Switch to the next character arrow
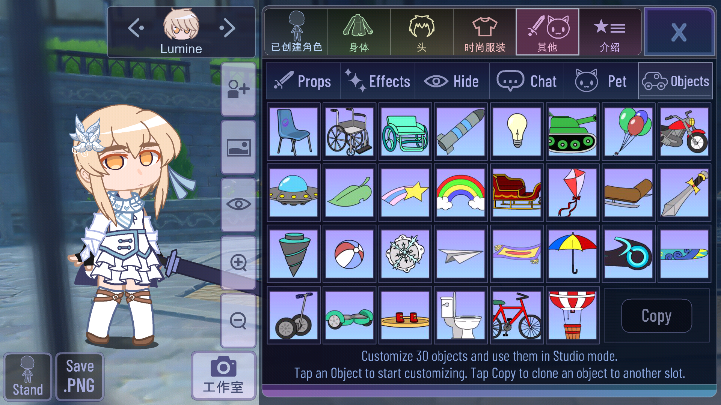The image size is (721, 405). tap(228, 28)
